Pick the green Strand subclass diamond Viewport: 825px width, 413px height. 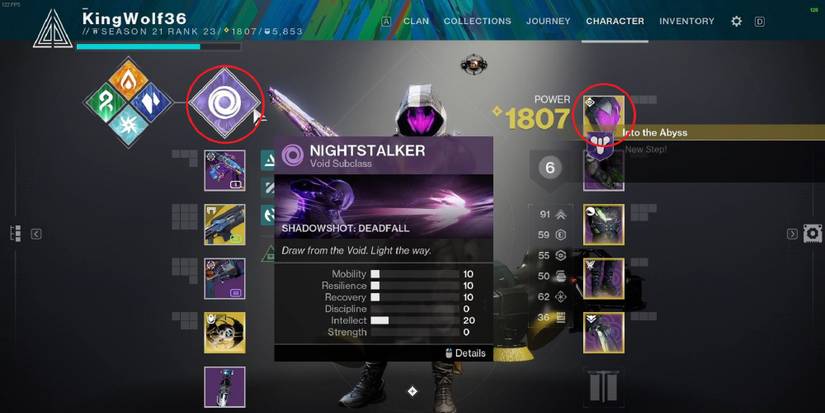coord(104,103)
